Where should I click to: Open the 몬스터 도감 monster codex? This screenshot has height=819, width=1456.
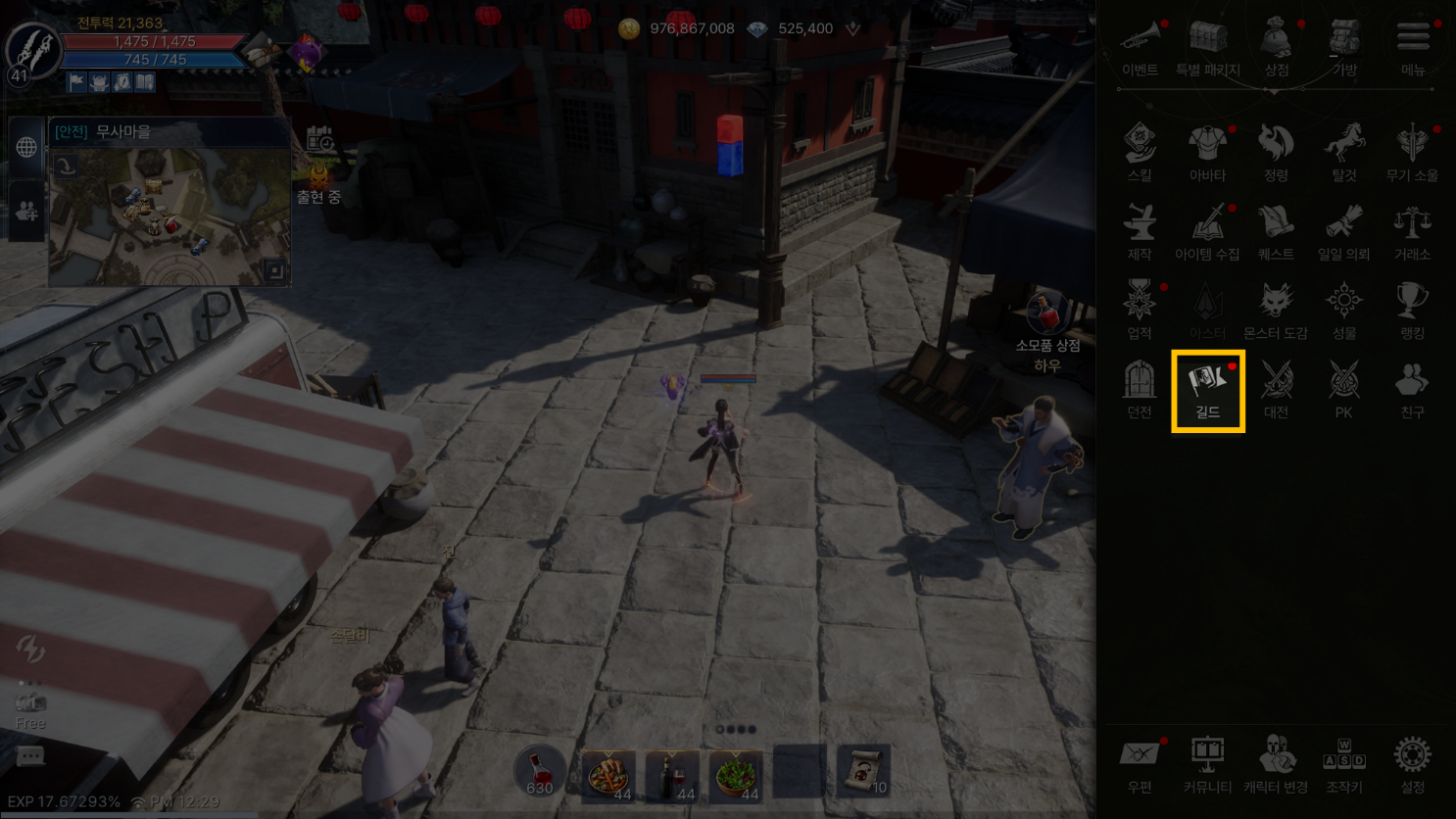1276,310
